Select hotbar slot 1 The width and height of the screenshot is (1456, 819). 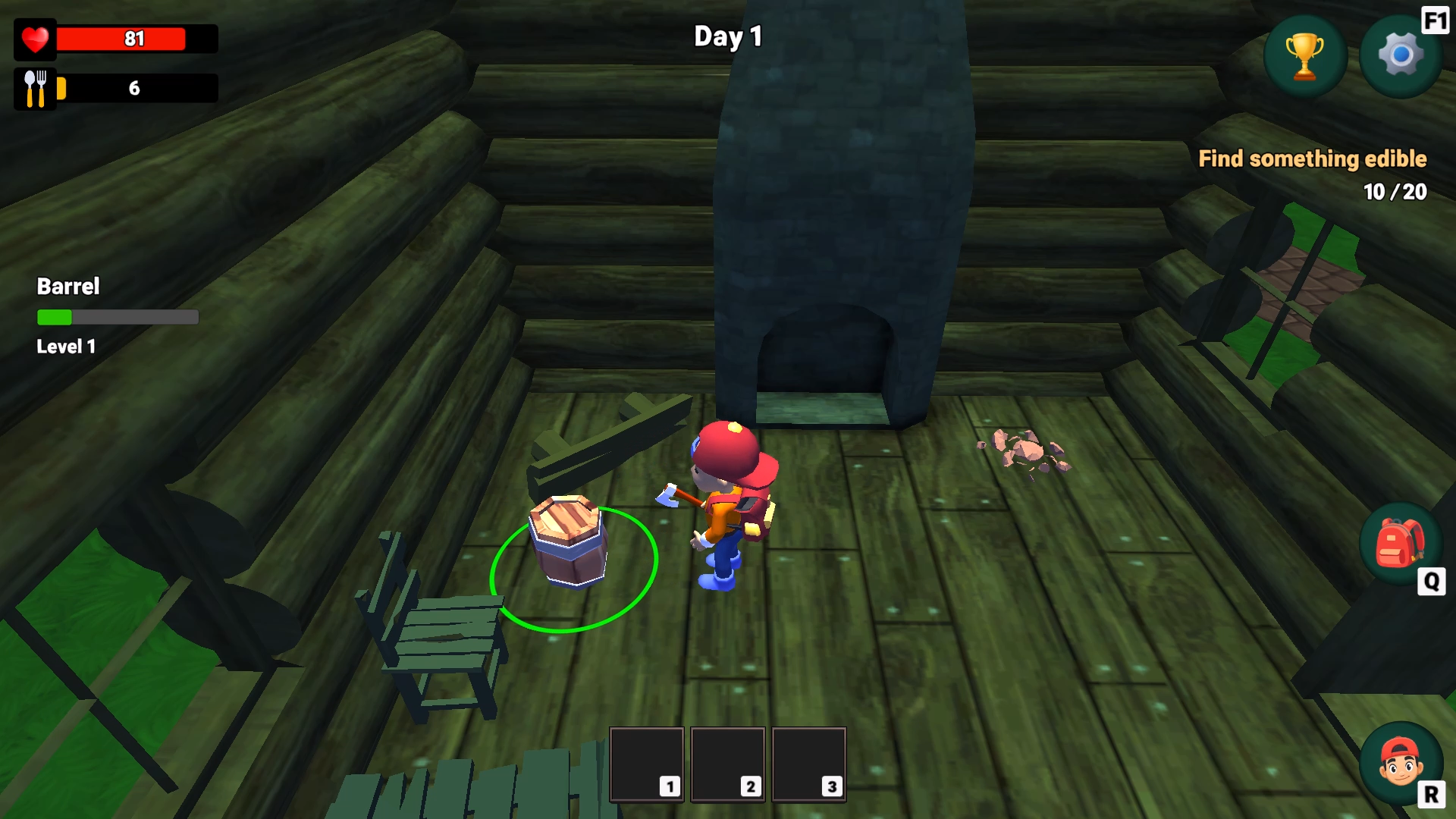click(x=645, y=764)
